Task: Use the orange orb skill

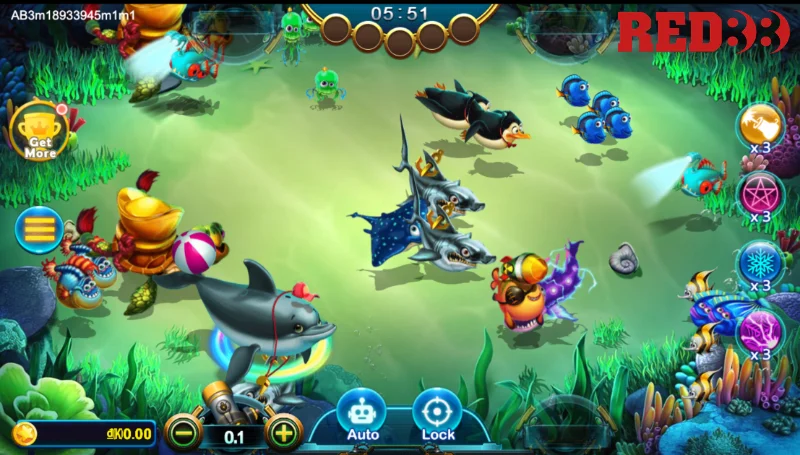Action: pos(760,125)
